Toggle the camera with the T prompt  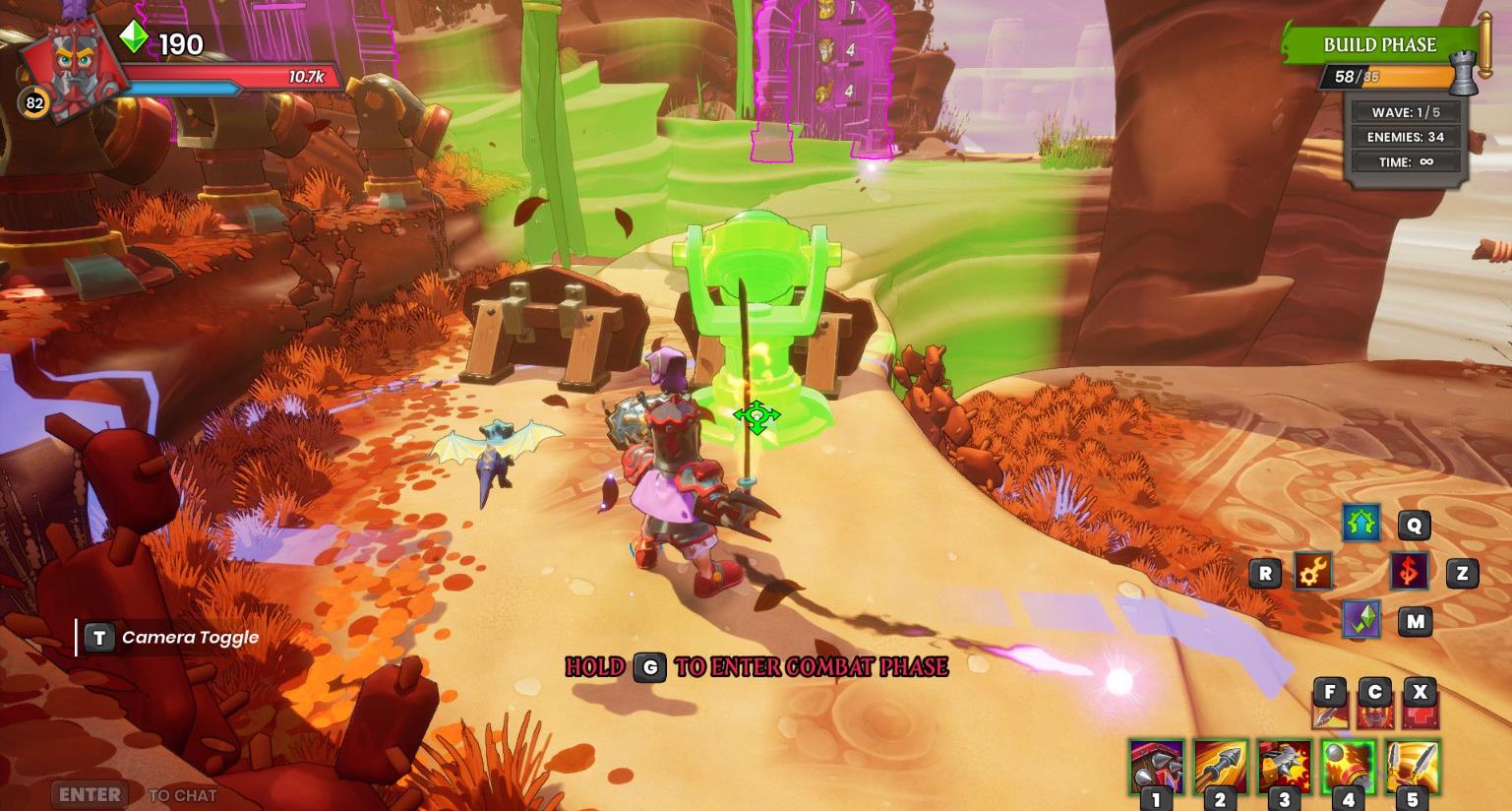pos(99,637)
